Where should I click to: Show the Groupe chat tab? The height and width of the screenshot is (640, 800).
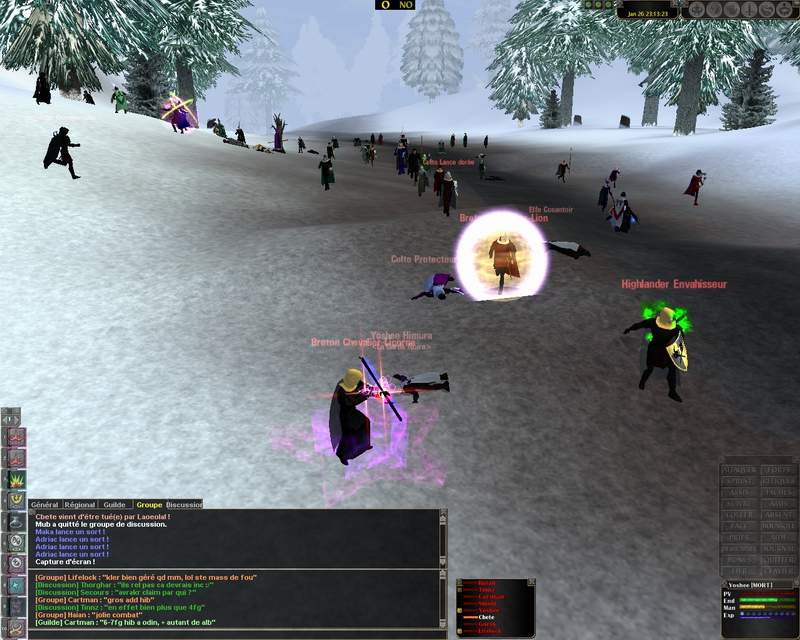(149, 505)
